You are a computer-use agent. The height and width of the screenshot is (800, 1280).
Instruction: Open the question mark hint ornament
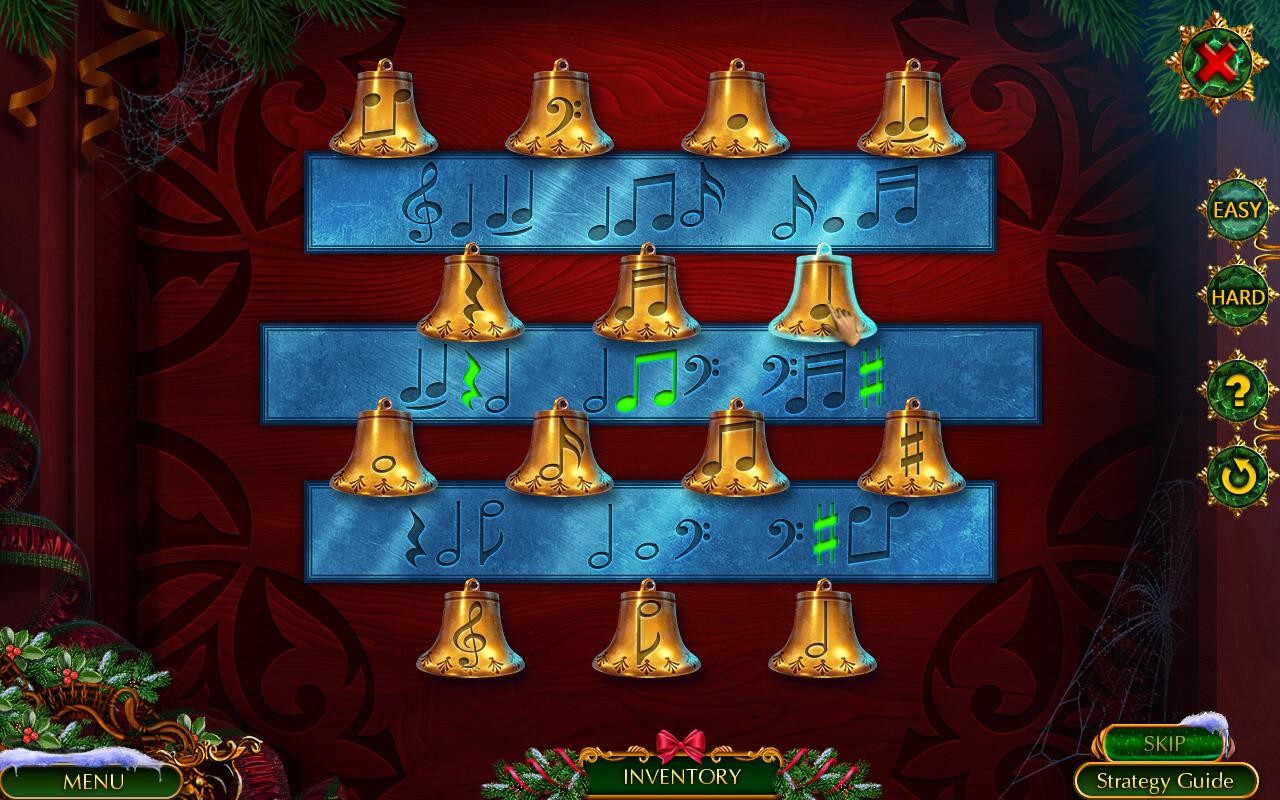[1233, 392]
